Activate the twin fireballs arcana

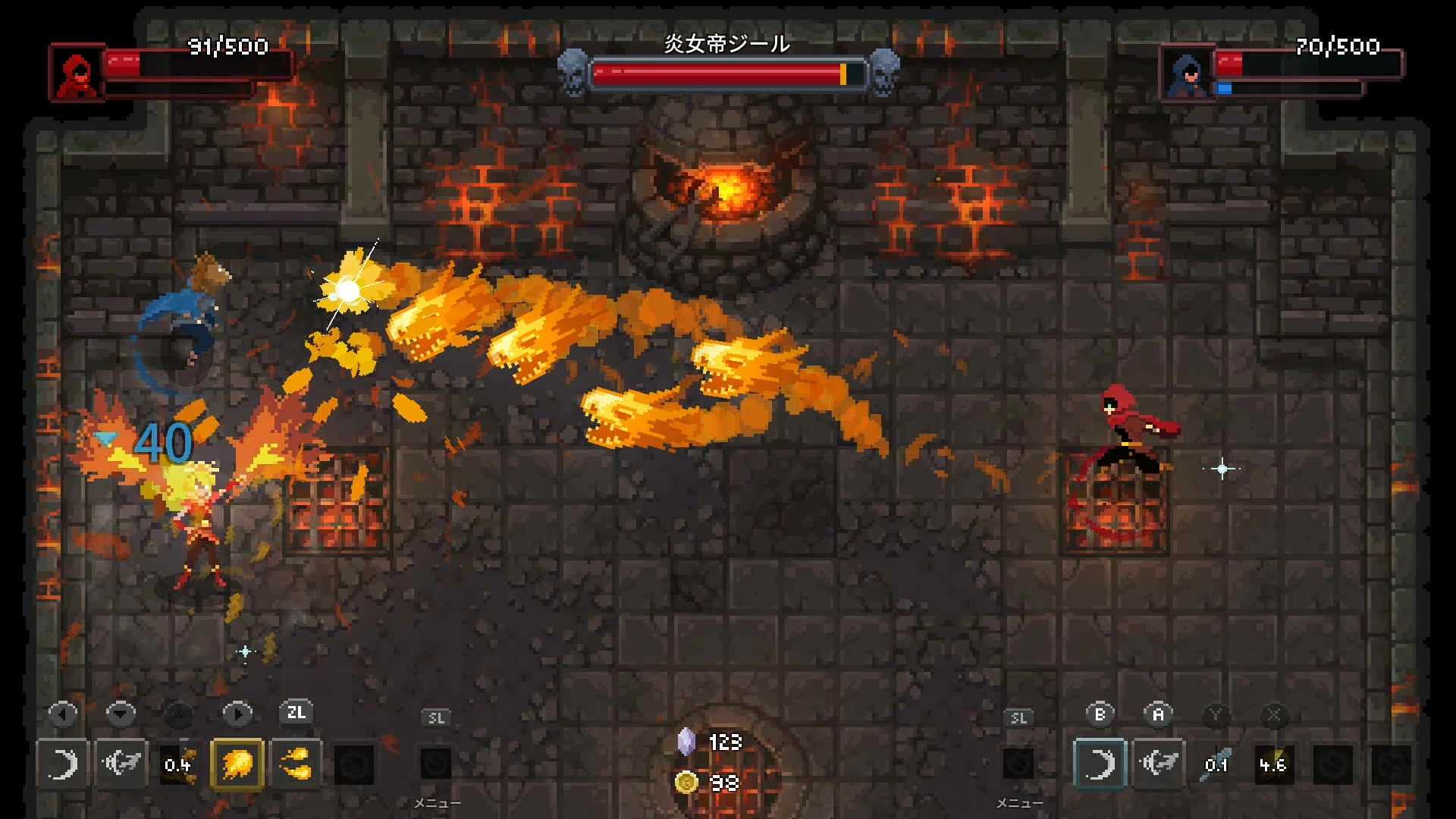(295, 764)
